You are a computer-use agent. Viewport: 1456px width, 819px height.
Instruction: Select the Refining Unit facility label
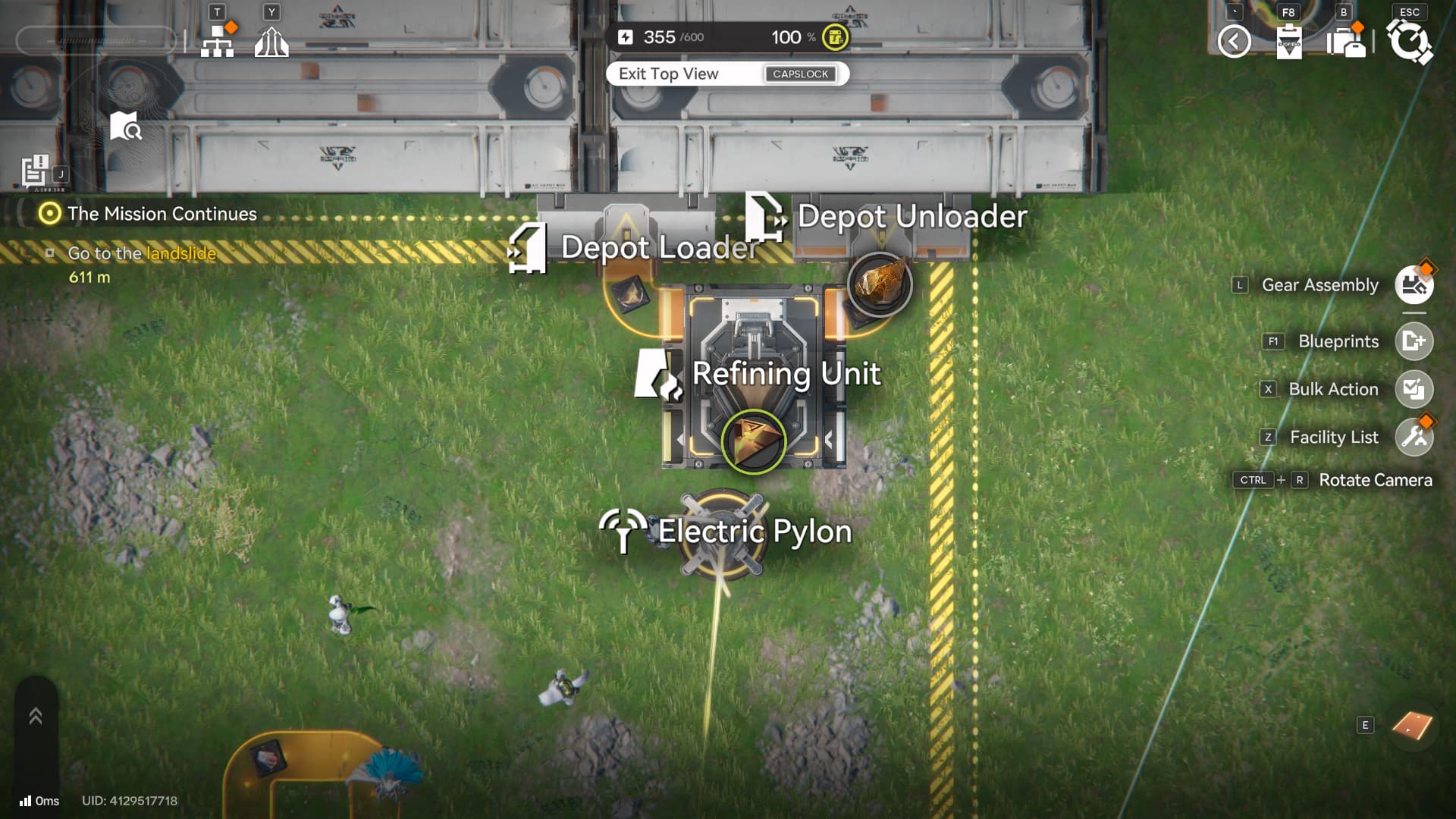786,373
